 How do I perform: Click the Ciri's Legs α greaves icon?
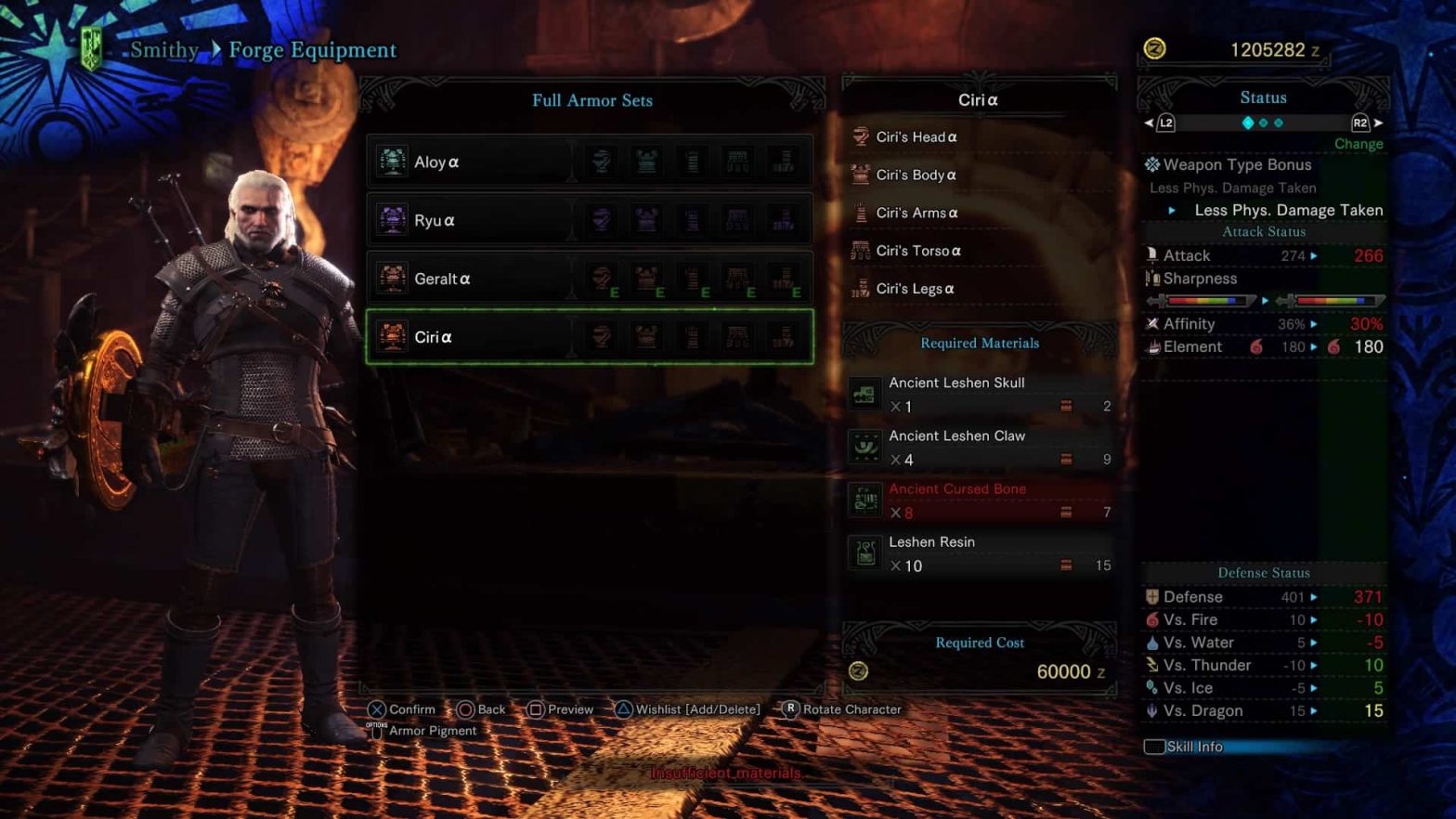coord(864,288)
